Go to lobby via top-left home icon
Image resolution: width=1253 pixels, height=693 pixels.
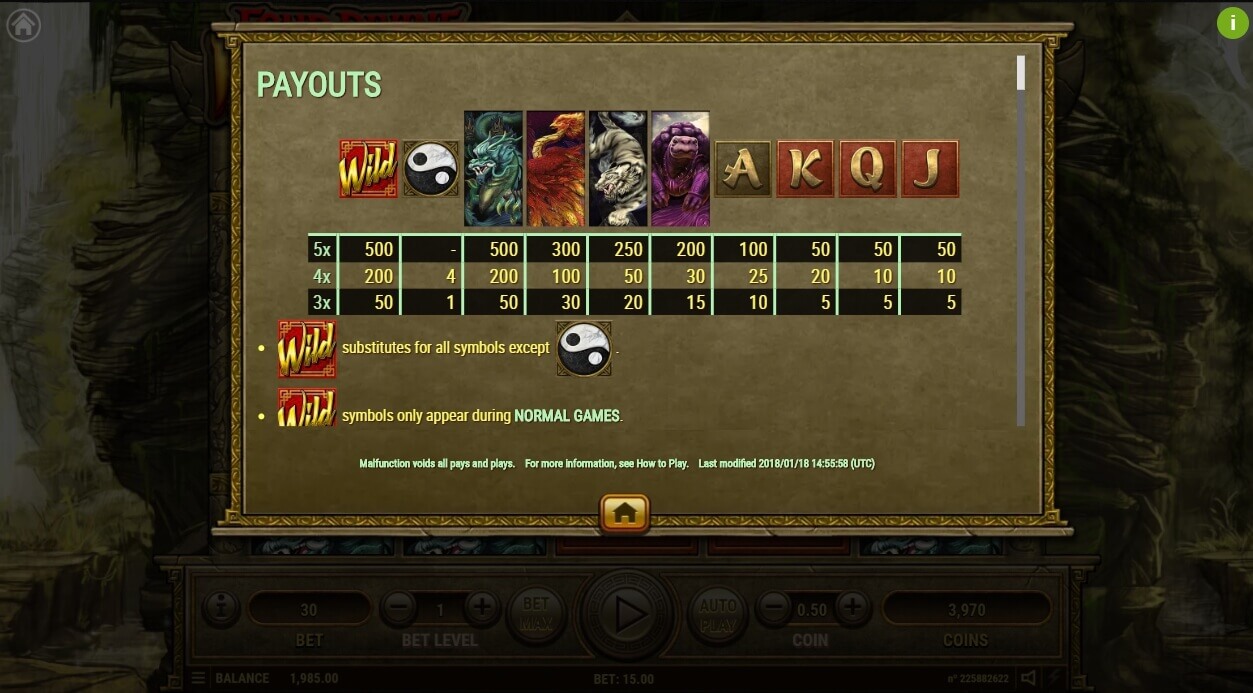tap(23, 25)
